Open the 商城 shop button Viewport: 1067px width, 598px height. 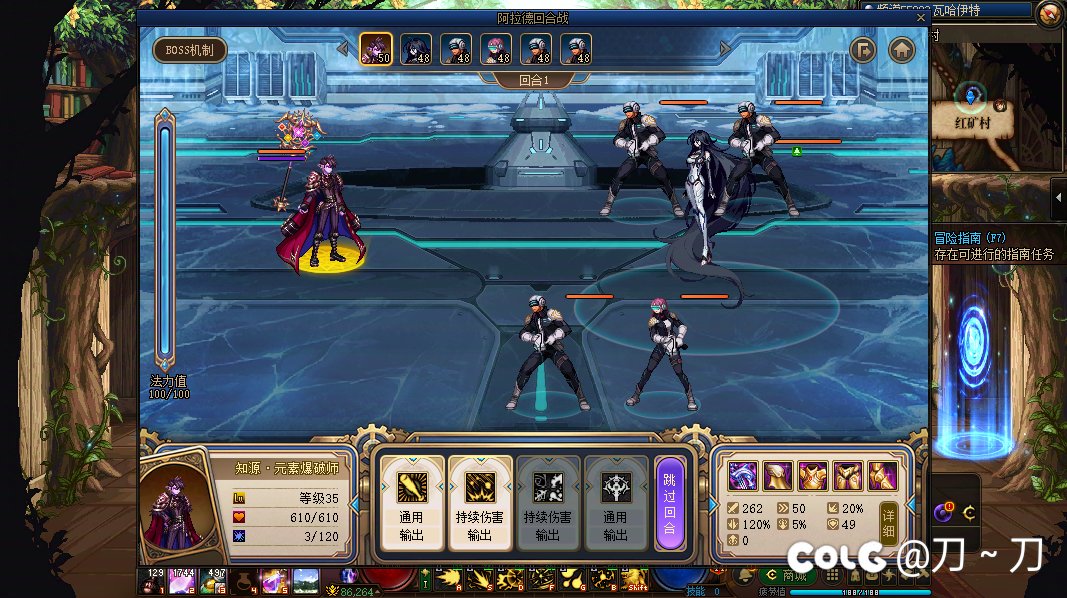point(786,576)
